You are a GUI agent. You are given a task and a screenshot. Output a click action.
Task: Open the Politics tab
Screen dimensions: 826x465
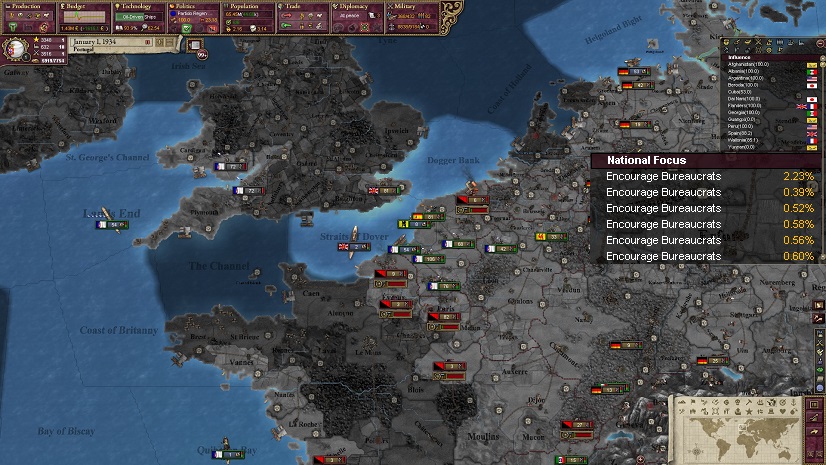194,6
